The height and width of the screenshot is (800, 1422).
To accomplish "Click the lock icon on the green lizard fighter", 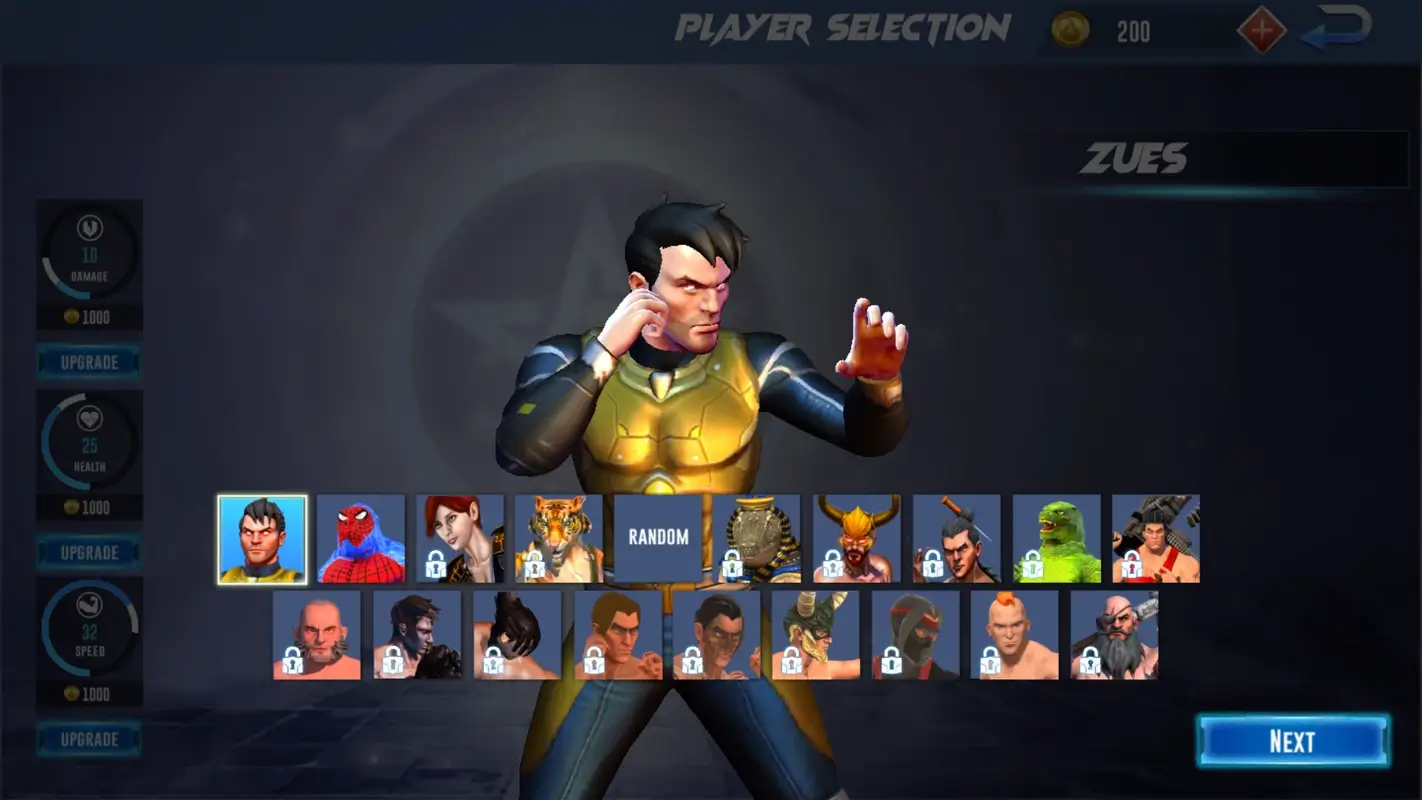I will 1032,565.
